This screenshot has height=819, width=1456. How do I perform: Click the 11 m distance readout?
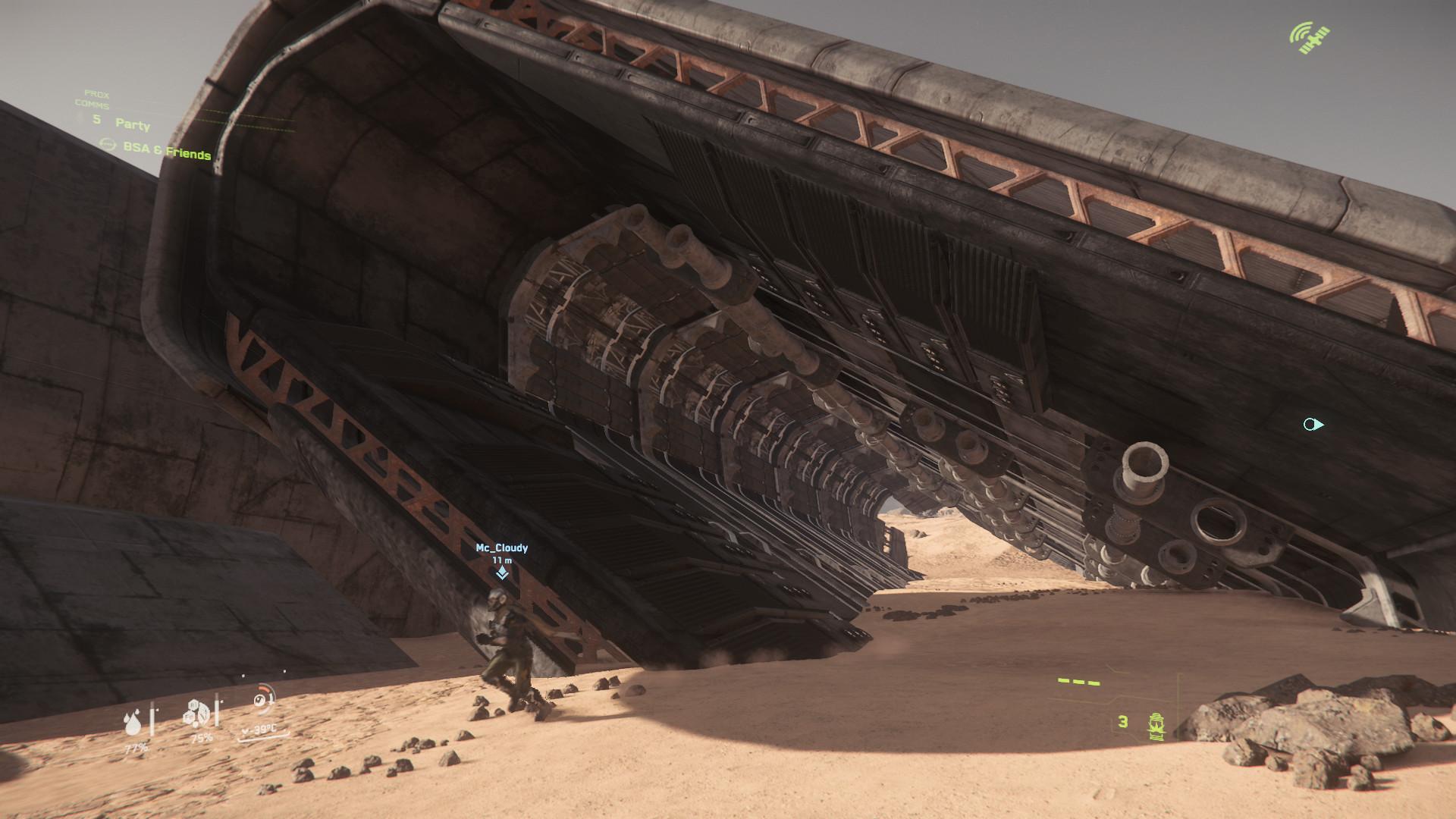501,561
